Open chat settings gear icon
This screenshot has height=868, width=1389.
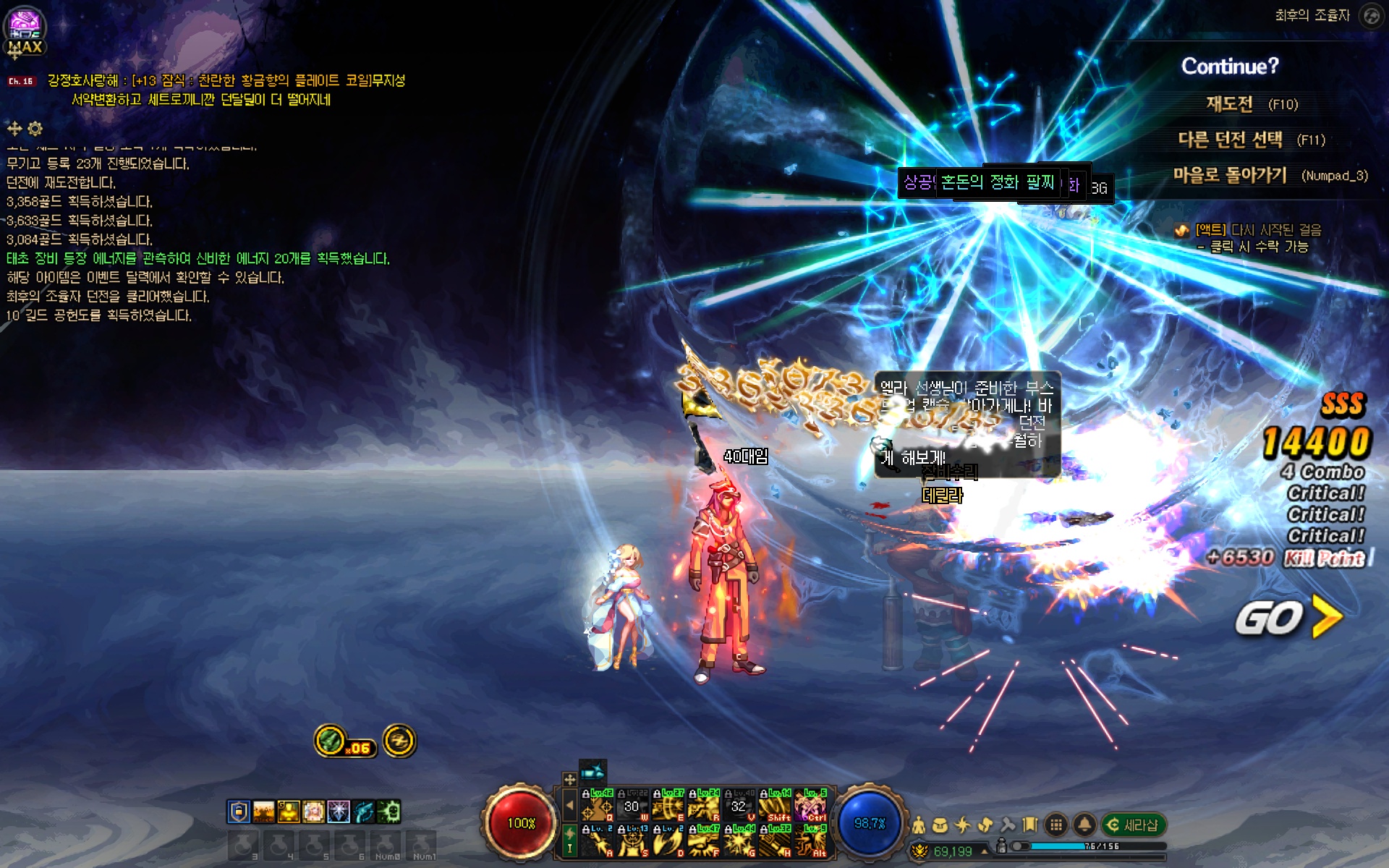(x=35, y=129)
